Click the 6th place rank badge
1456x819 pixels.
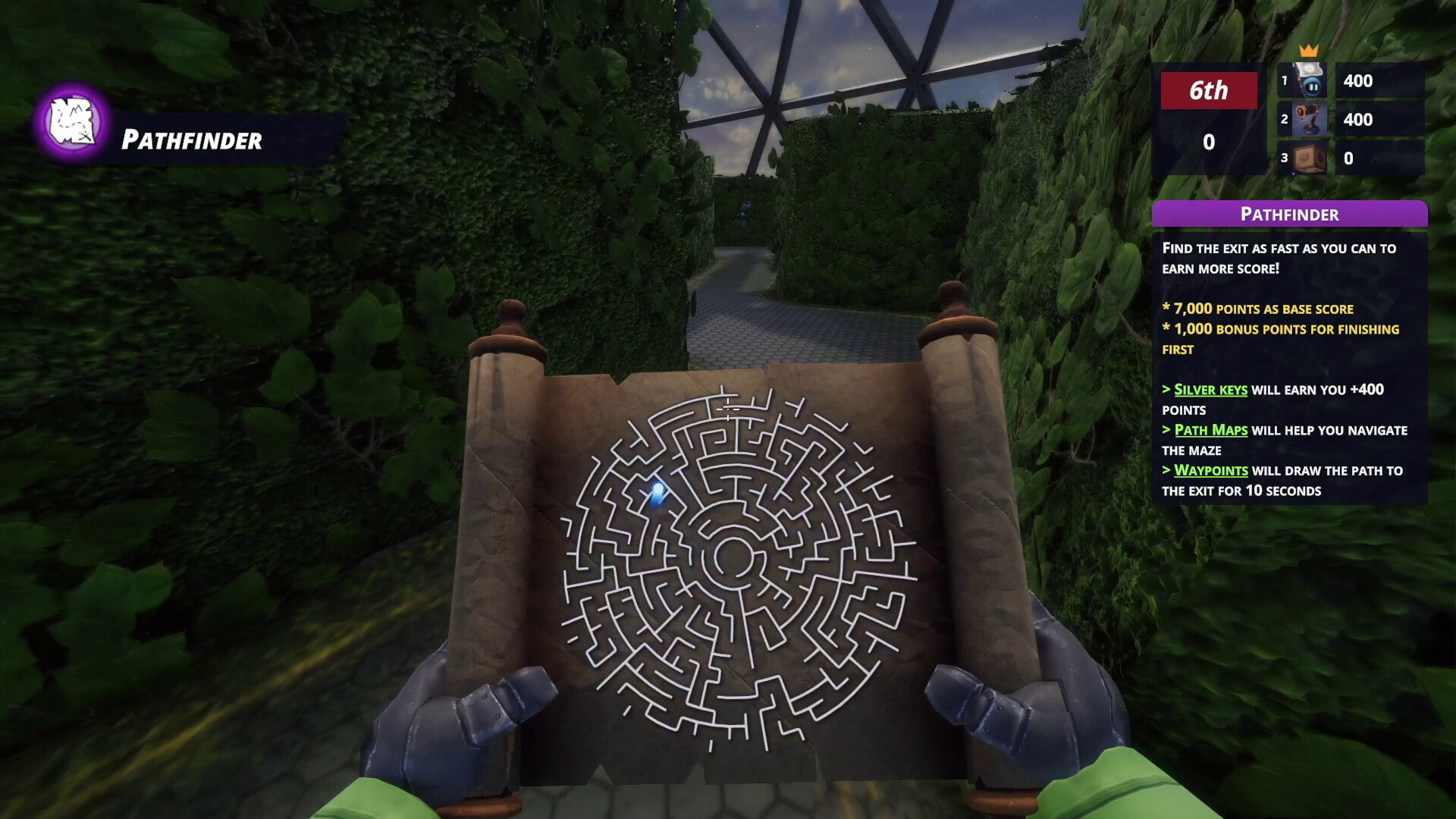tap(1209, 91)
